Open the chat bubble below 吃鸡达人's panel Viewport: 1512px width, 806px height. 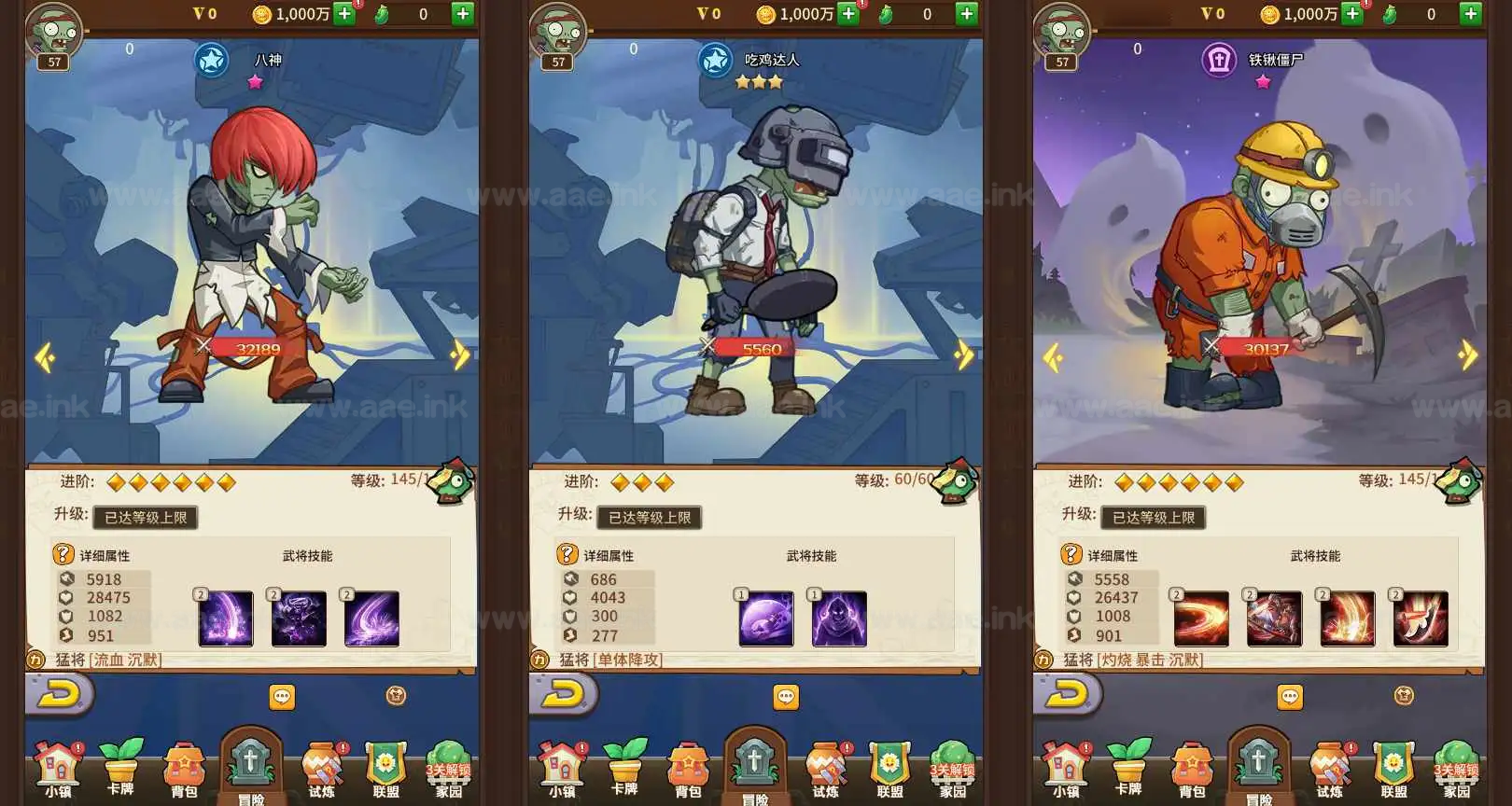click(787, 697)
